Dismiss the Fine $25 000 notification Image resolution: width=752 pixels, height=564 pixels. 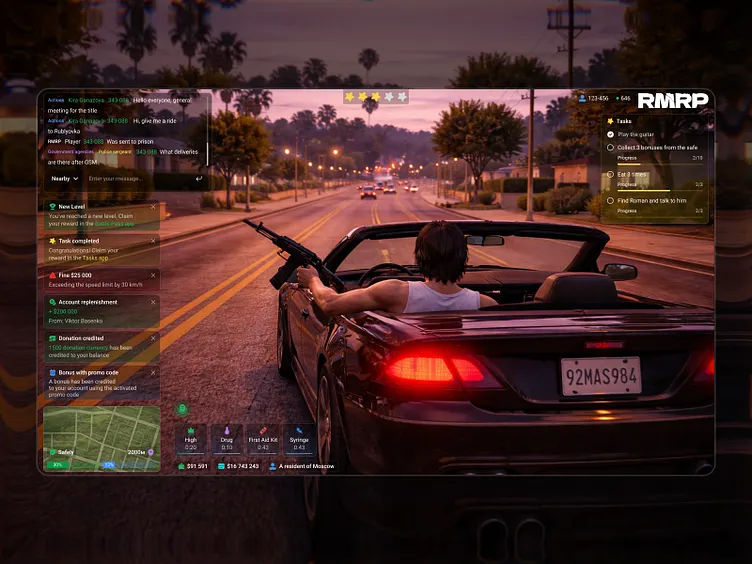click(x=153, y=274)
